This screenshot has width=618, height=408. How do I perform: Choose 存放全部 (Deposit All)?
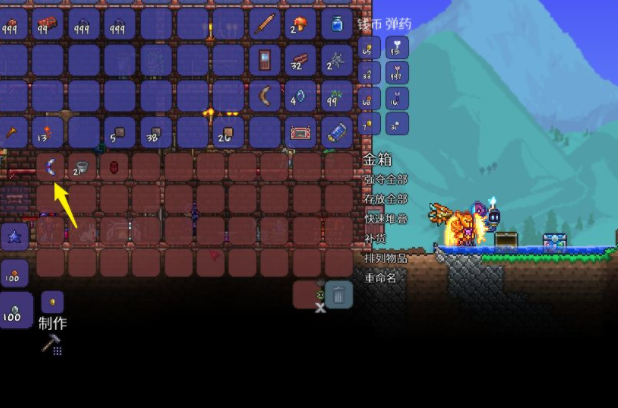point(385,199)
